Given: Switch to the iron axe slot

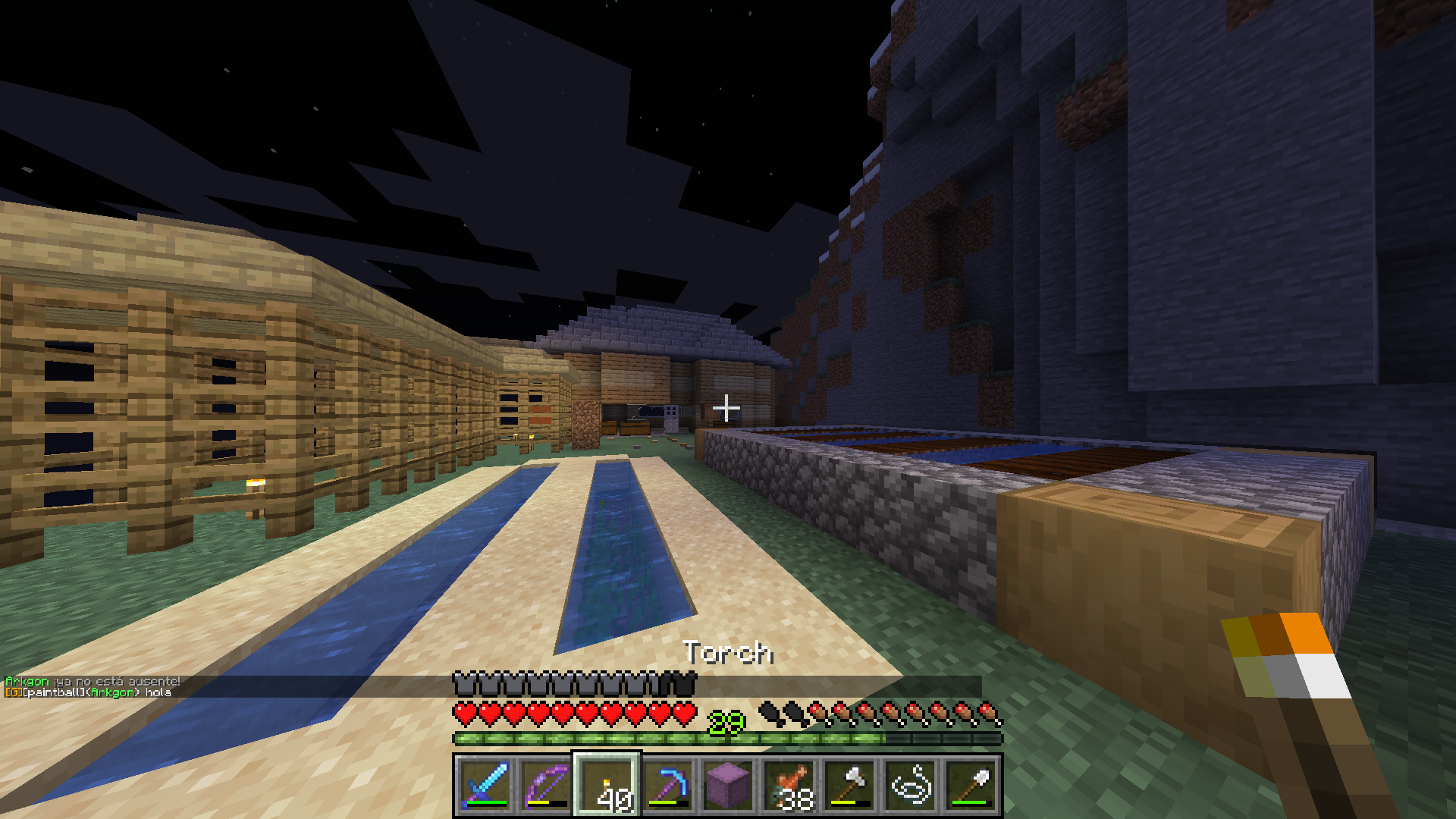Looking at the screenshot, I should pos(849,785).
